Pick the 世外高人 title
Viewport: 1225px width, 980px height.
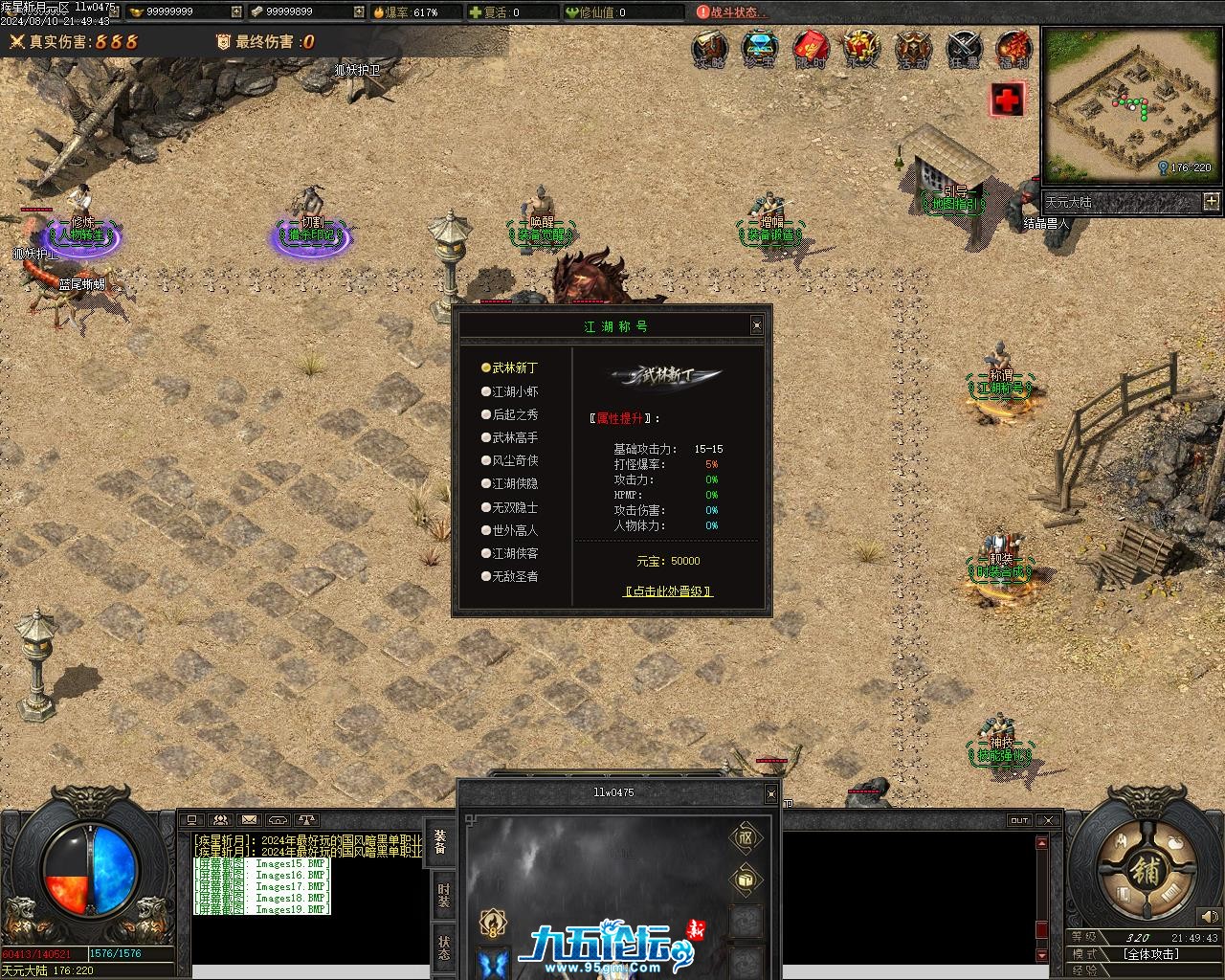[x=515, y=530]
